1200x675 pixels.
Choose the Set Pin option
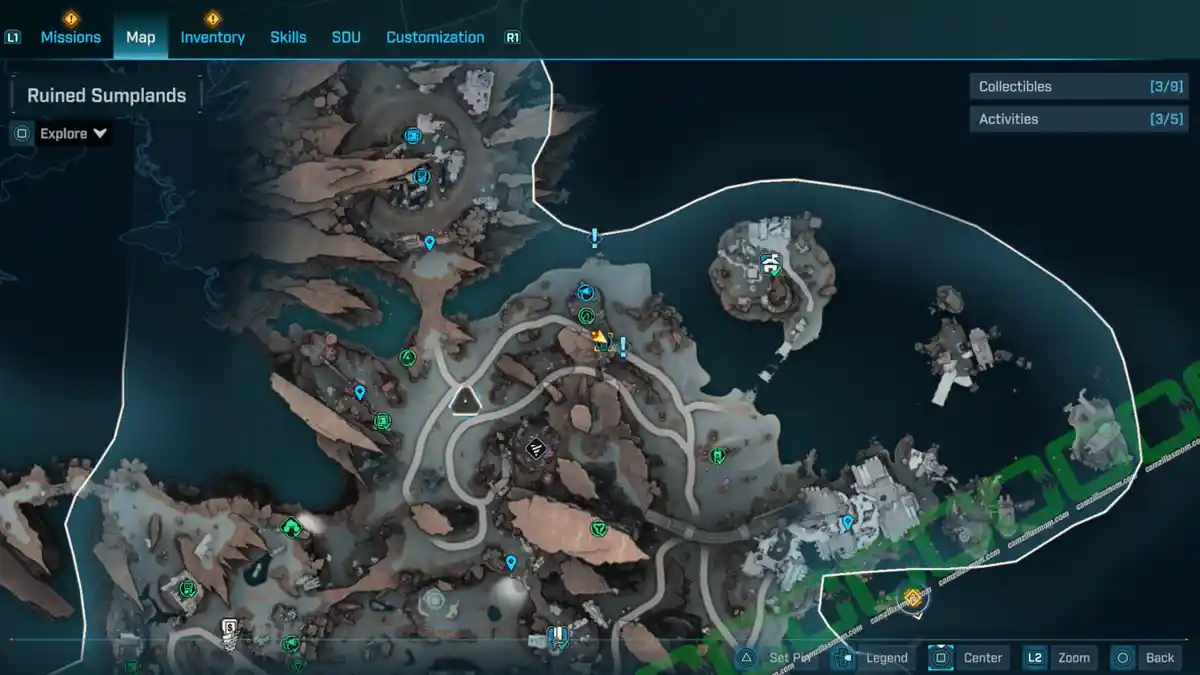tap(777, 657)
